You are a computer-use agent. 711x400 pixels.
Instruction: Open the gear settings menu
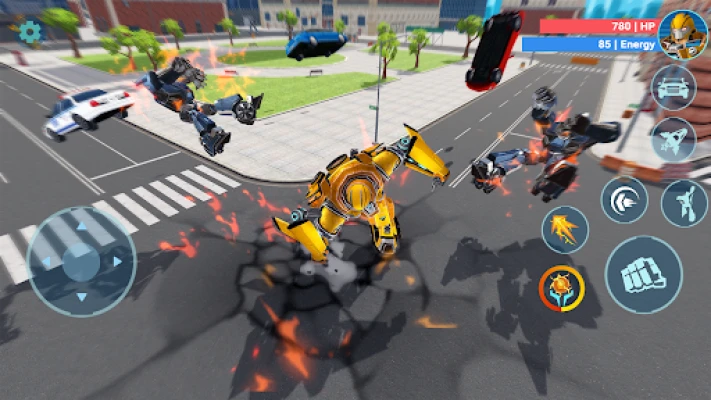click(x=30, y=32)
